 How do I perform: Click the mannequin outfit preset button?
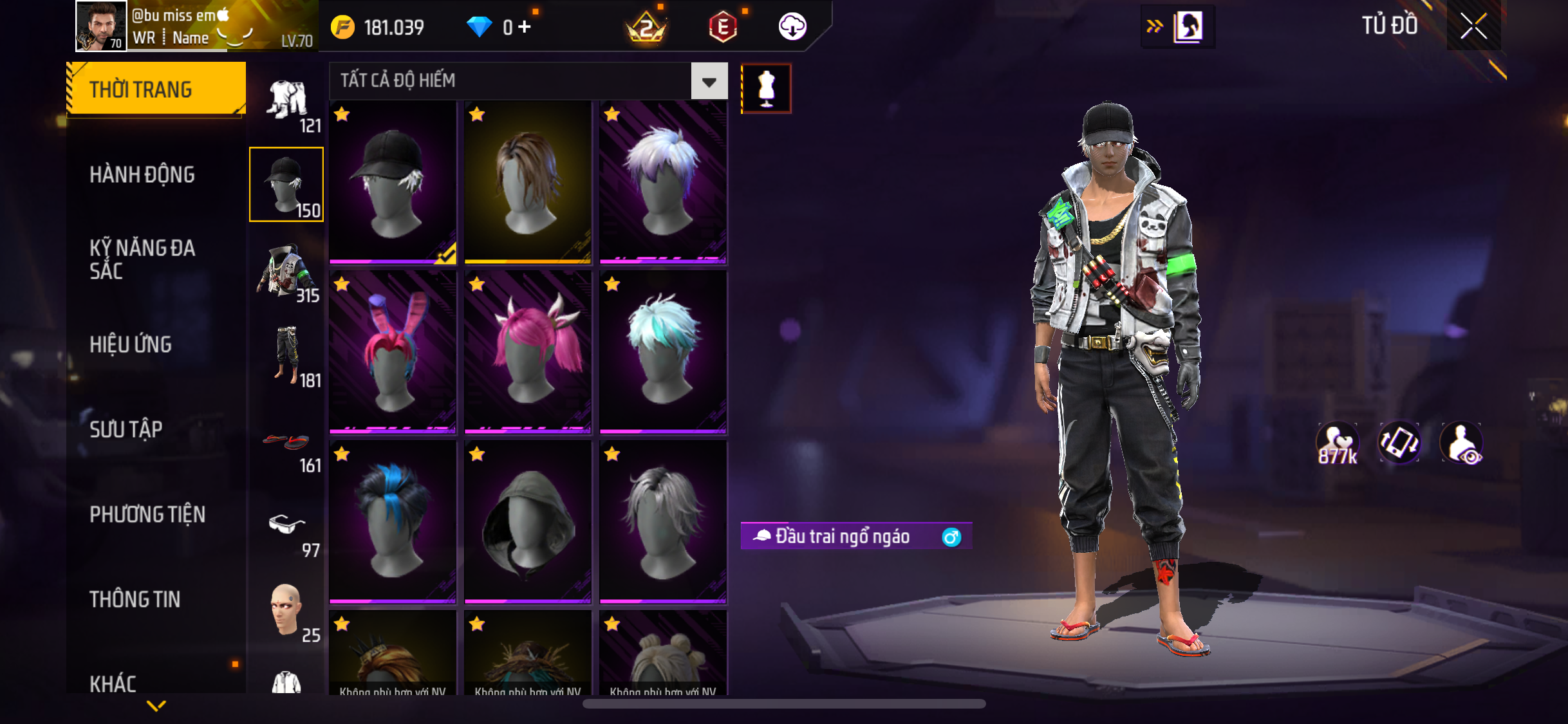click(x=766, y=89)
